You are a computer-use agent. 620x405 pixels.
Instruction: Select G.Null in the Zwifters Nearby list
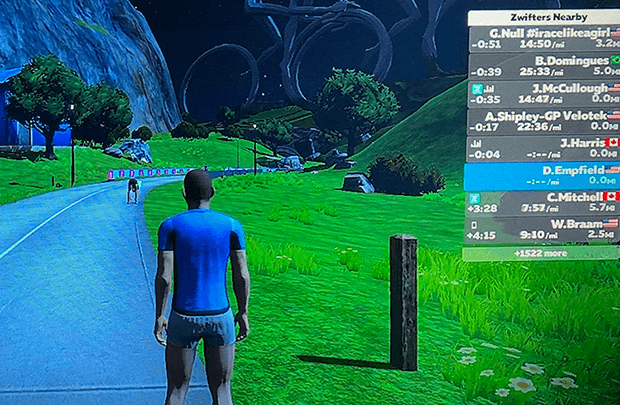click(x=541, y=39)
